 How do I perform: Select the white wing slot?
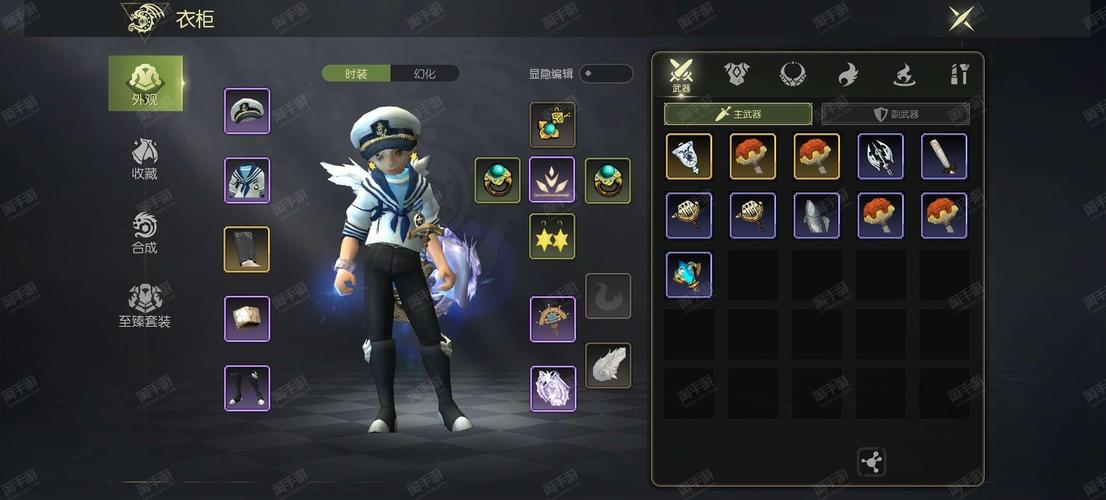click(608, 365)
